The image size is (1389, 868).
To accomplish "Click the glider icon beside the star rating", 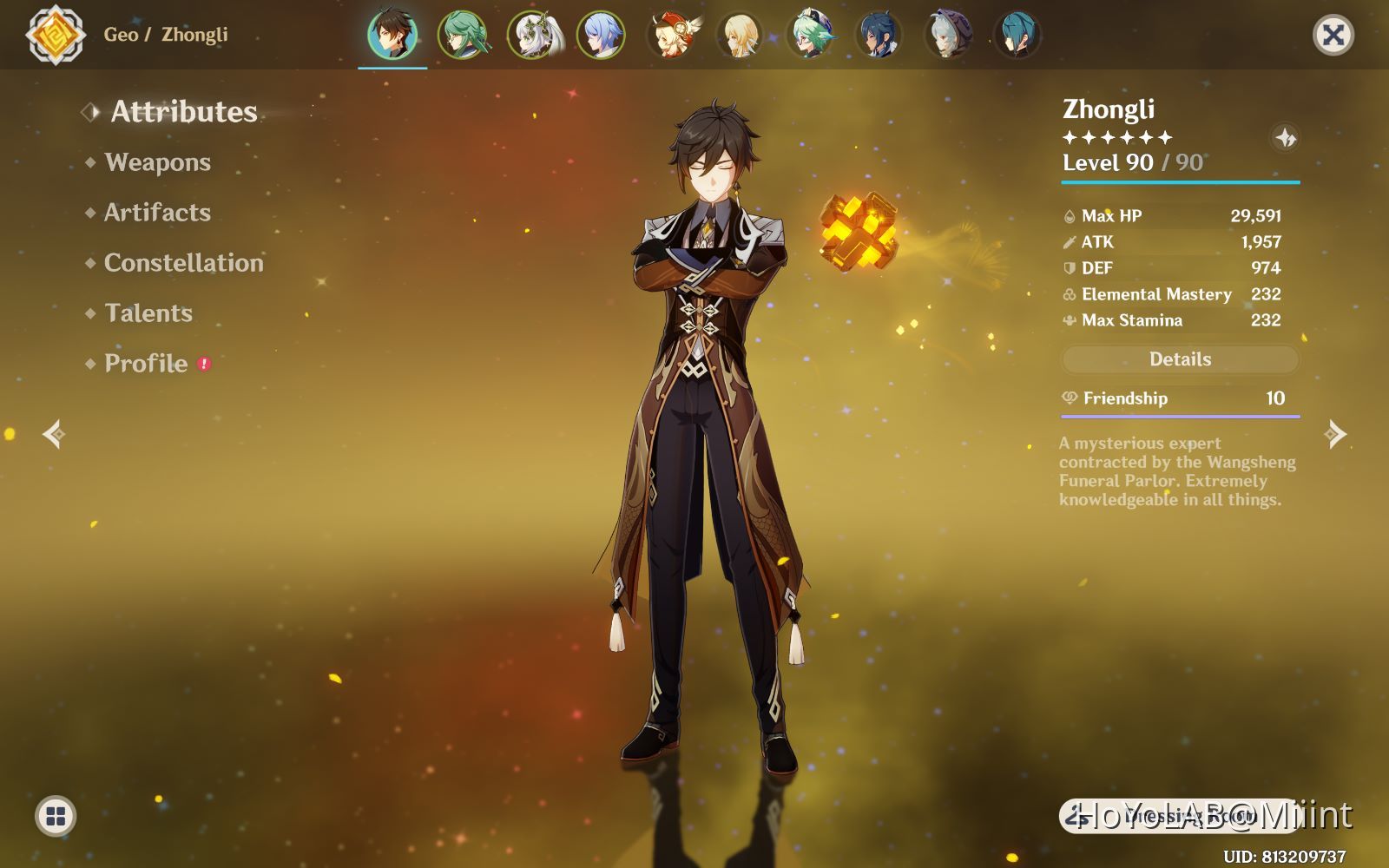I will tap(1284, 137).
